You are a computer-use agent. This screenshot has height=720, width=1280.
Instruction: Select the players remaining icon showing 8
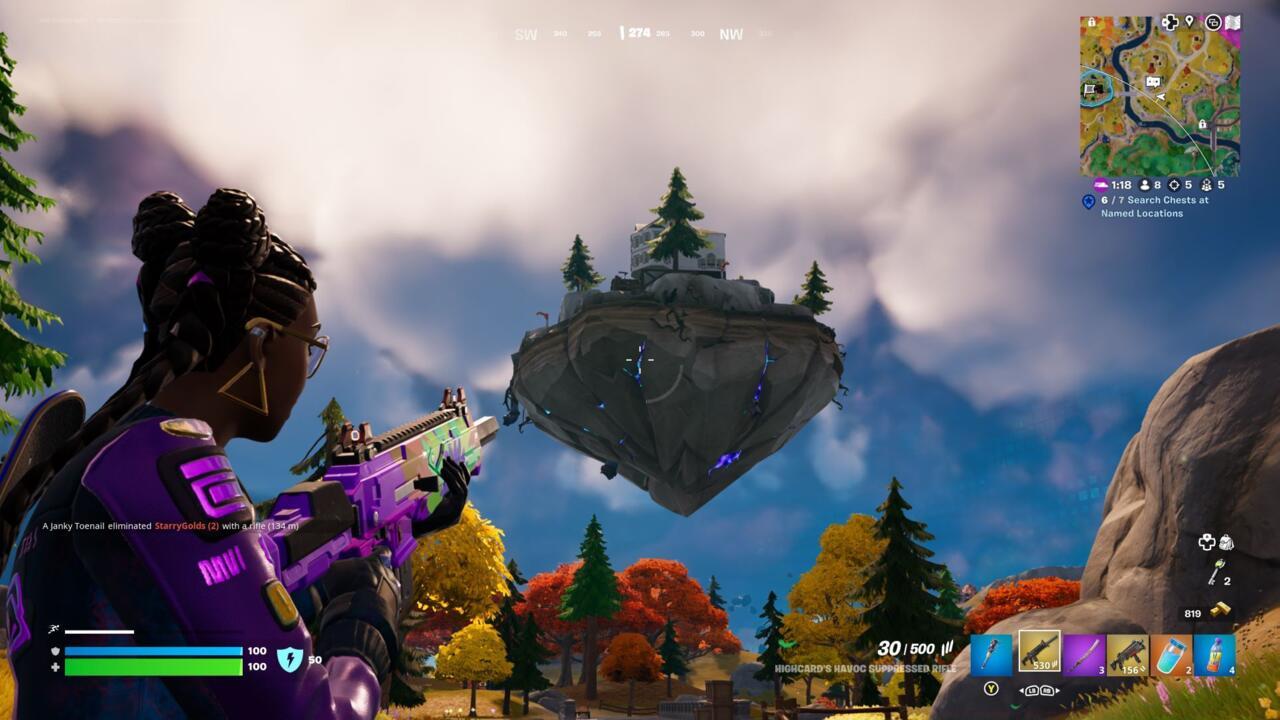[1145, 185]
